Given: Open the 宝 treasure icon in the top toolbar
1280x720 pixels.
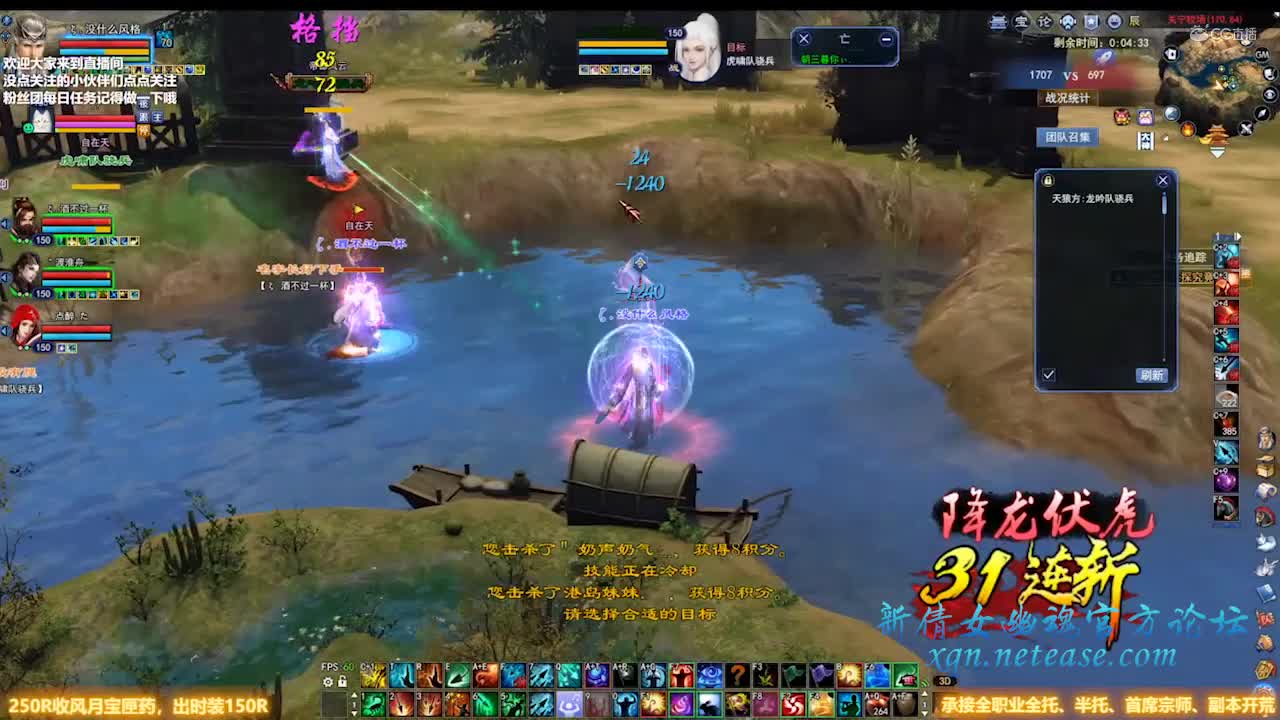Looking at the screenshot, I should [x=1022, y=21].
